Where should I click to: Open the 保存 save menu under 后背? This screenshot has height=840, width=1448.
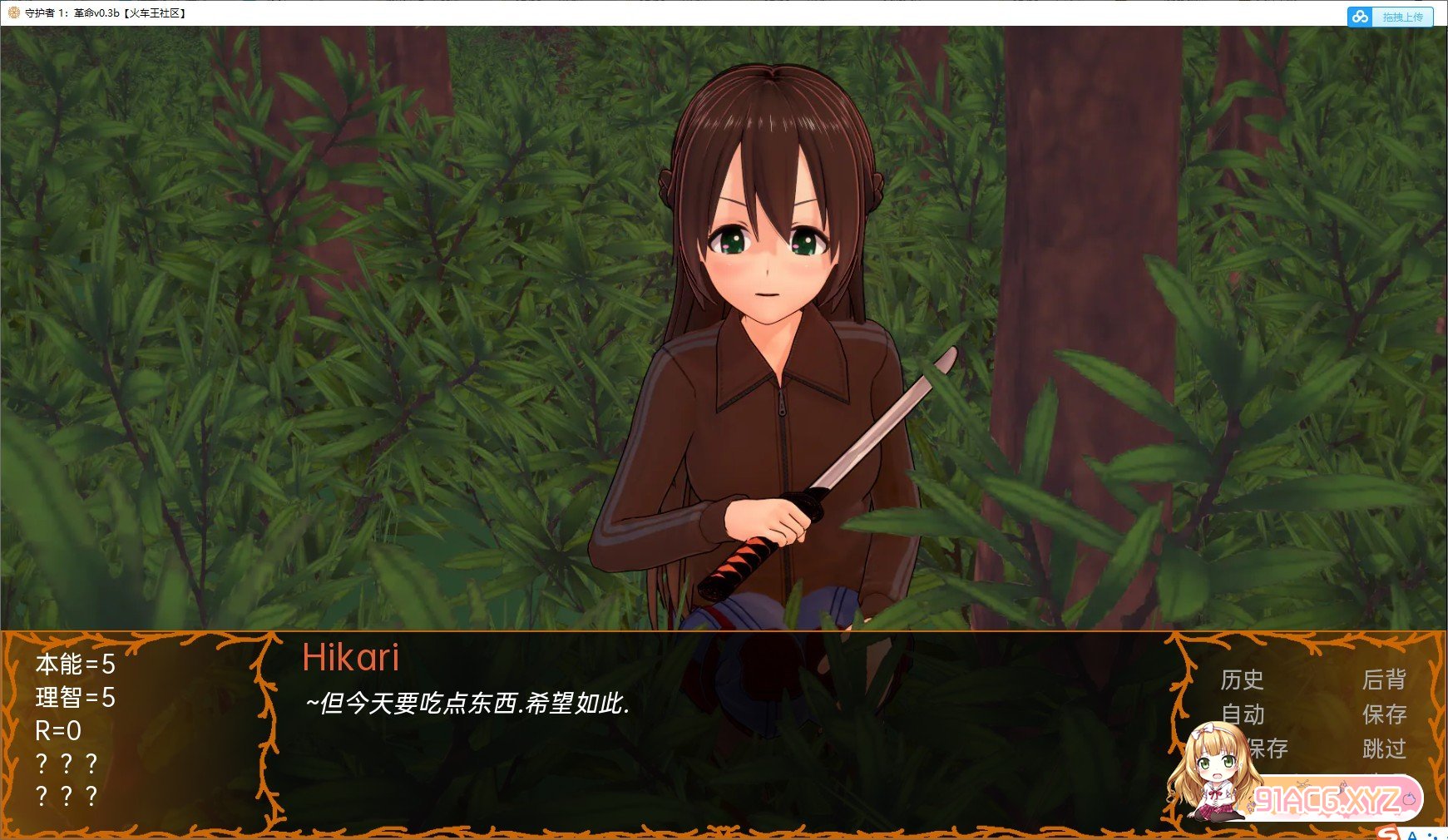pyautogui.click(x=1384, y=714)
